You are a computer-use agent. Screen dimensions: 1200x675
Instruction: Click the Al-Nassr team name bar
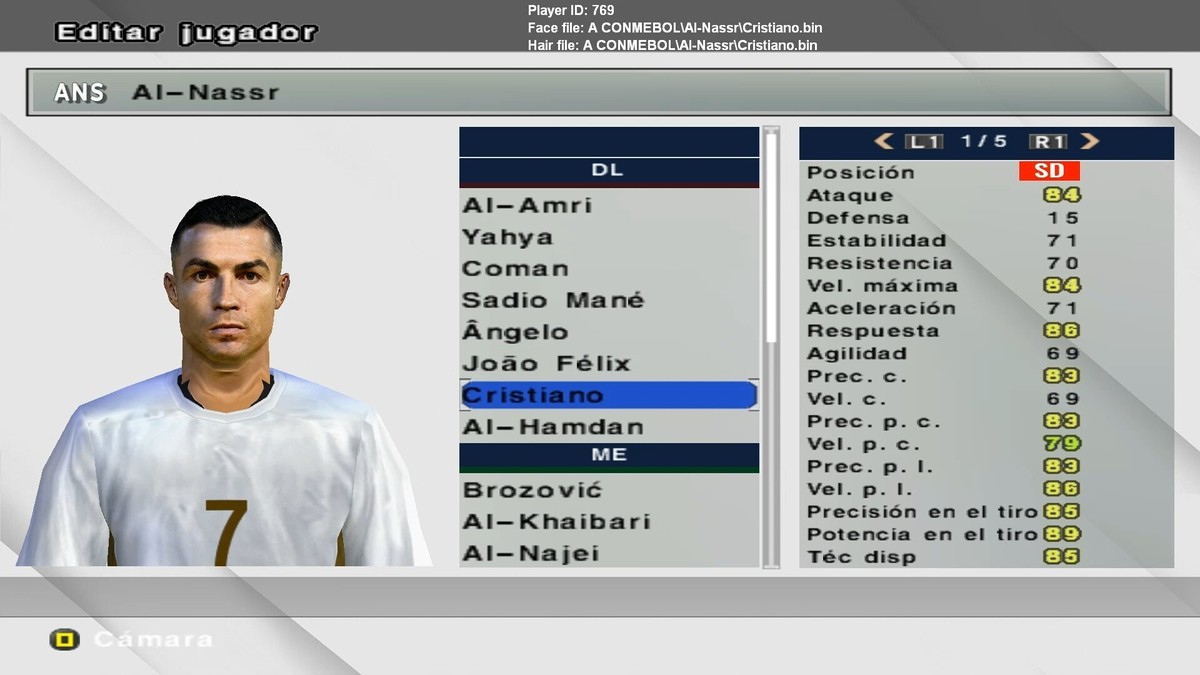tap(598, 92)
